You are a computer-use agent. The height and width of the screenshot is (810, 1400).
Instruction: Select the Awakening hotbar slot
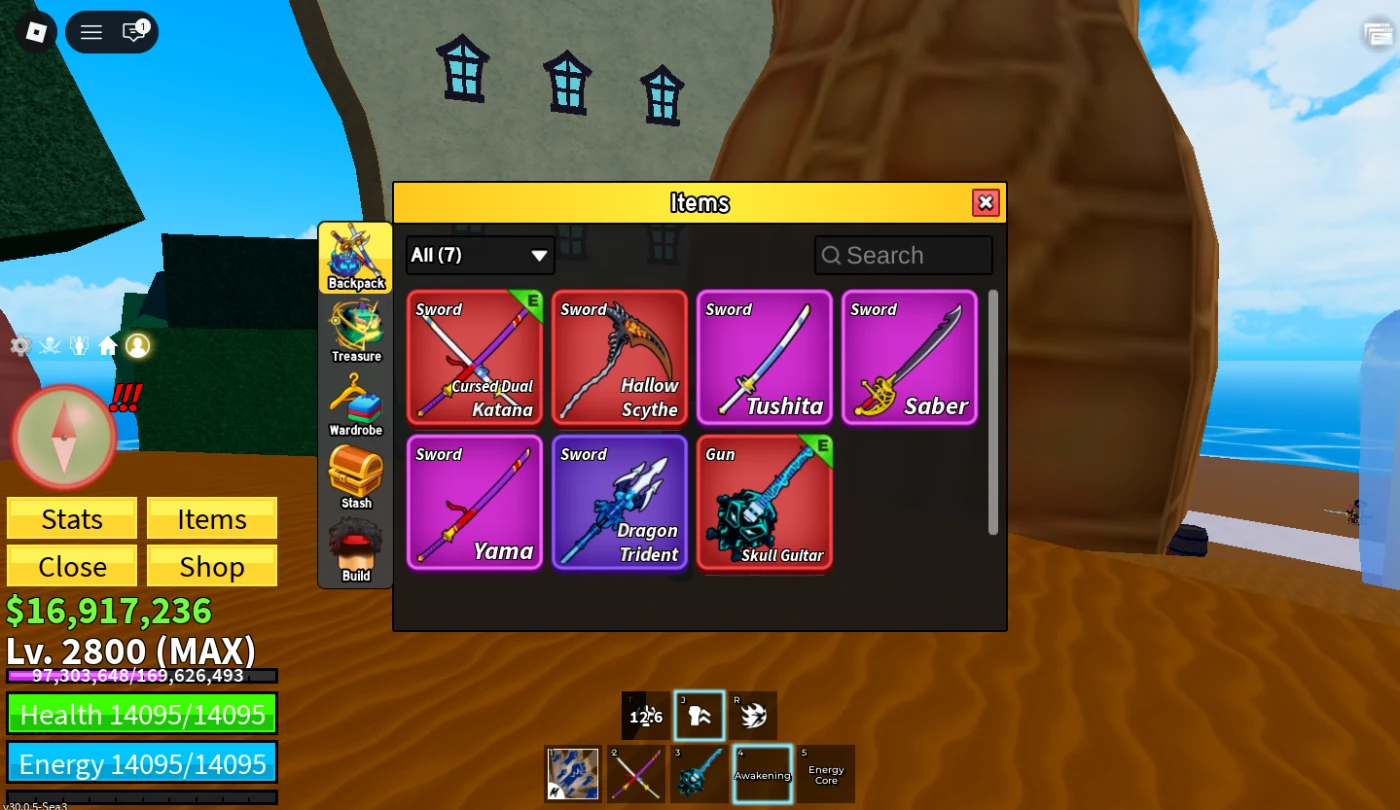[x=763, y=774]
